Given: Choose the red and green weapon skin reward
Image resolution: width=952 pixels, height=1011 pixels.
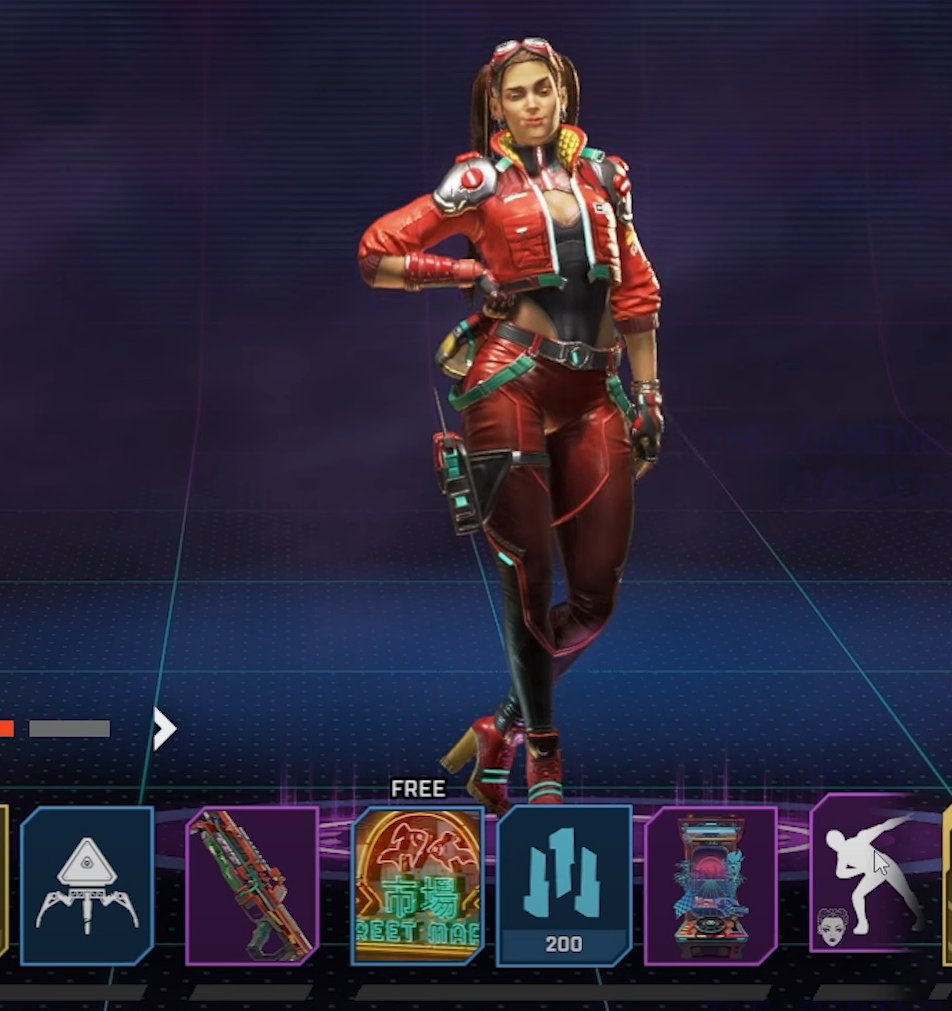Looking at the screenshot, I should pos(252,885).
